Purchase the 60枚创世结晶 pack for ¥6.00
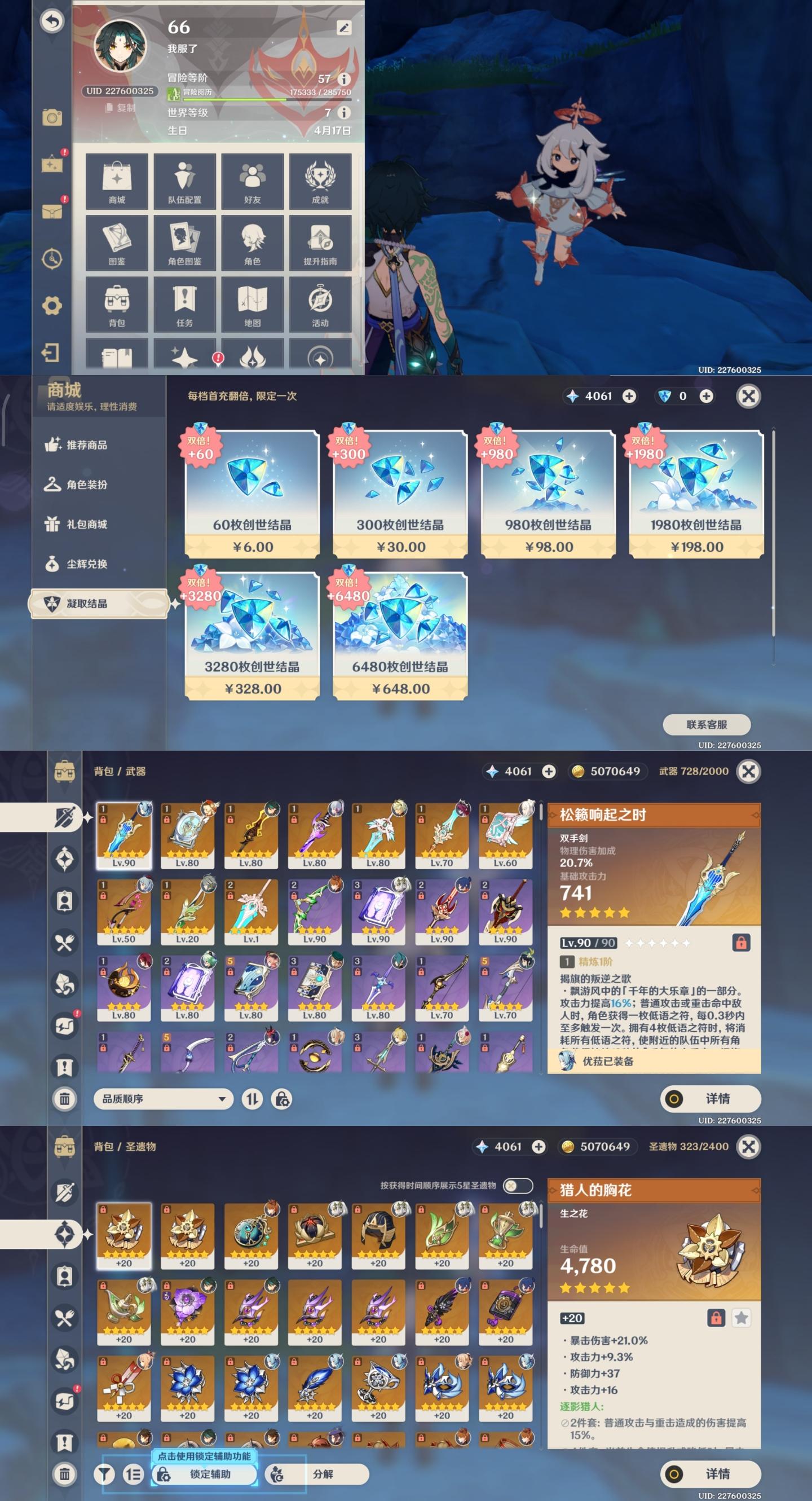The image size is (812, 1501). click(251, 494)
